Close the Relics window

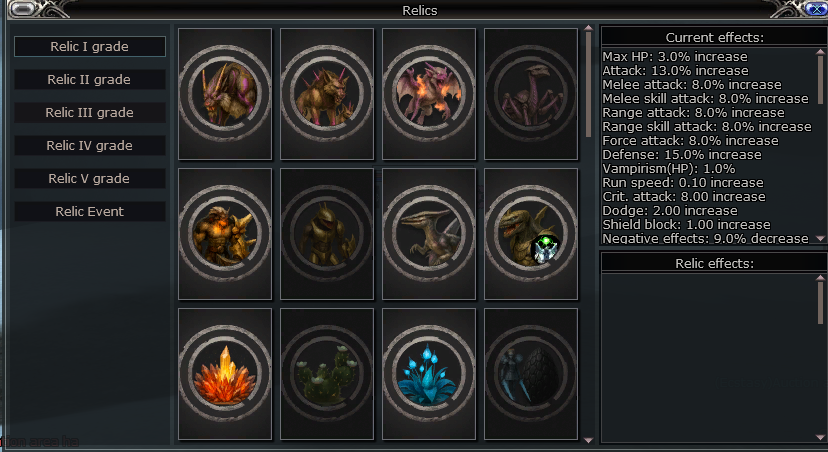[815, 9]
